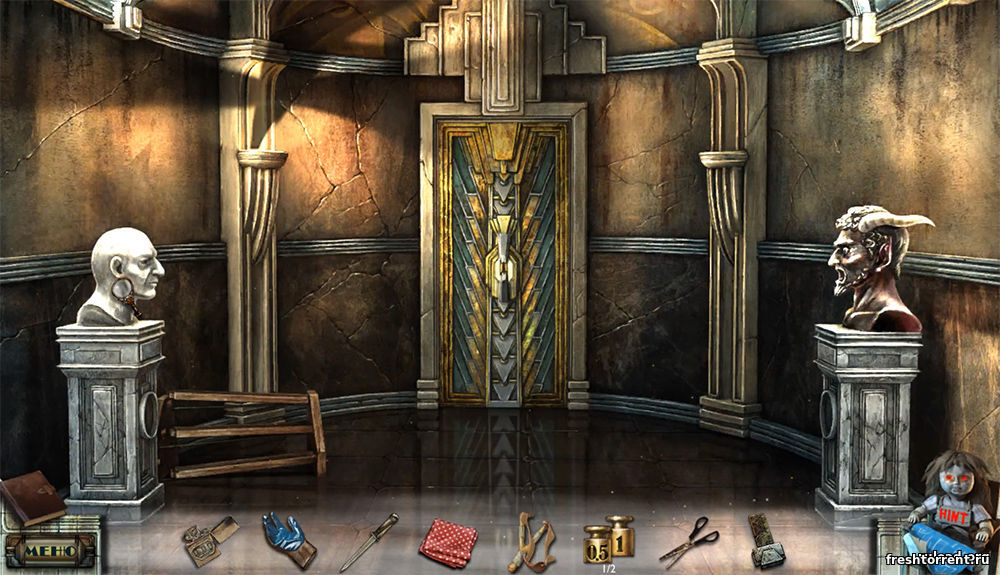Select the knife from the inventory
This screenshot has width=1000, height=575.
(368, 542)
